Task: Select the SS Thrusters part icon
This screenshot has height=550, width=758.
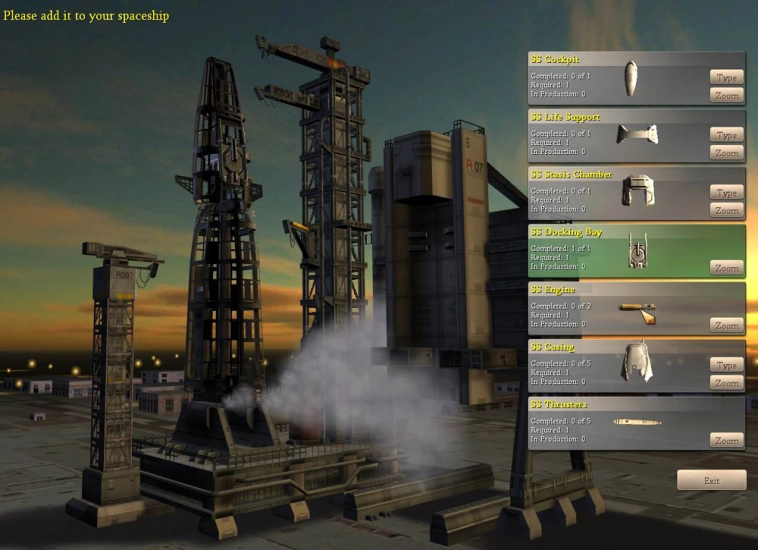Action: pos(637,422)
